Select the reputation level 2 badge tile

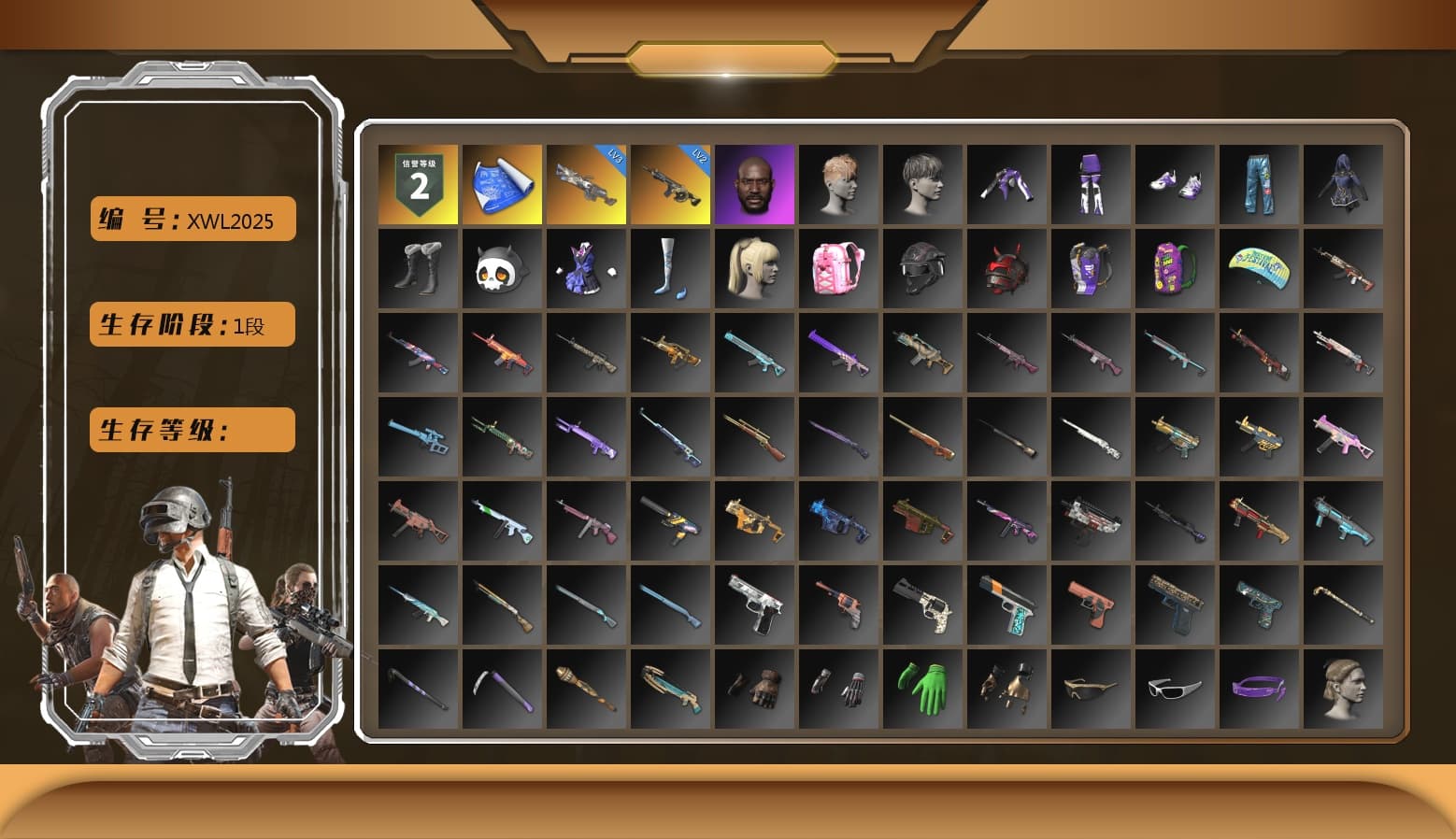click(x=418, y=184)
